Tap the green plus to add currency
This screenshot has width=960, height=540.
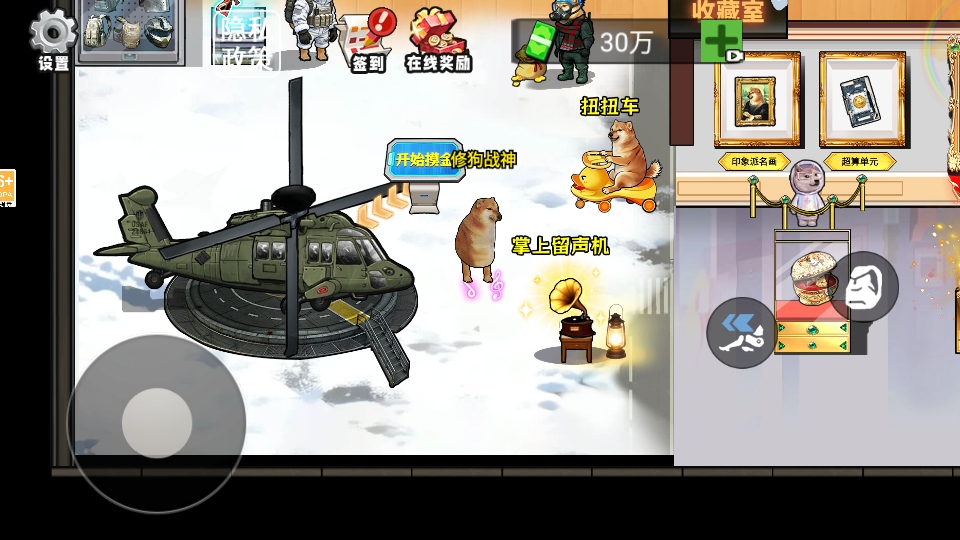click(721, 42)
